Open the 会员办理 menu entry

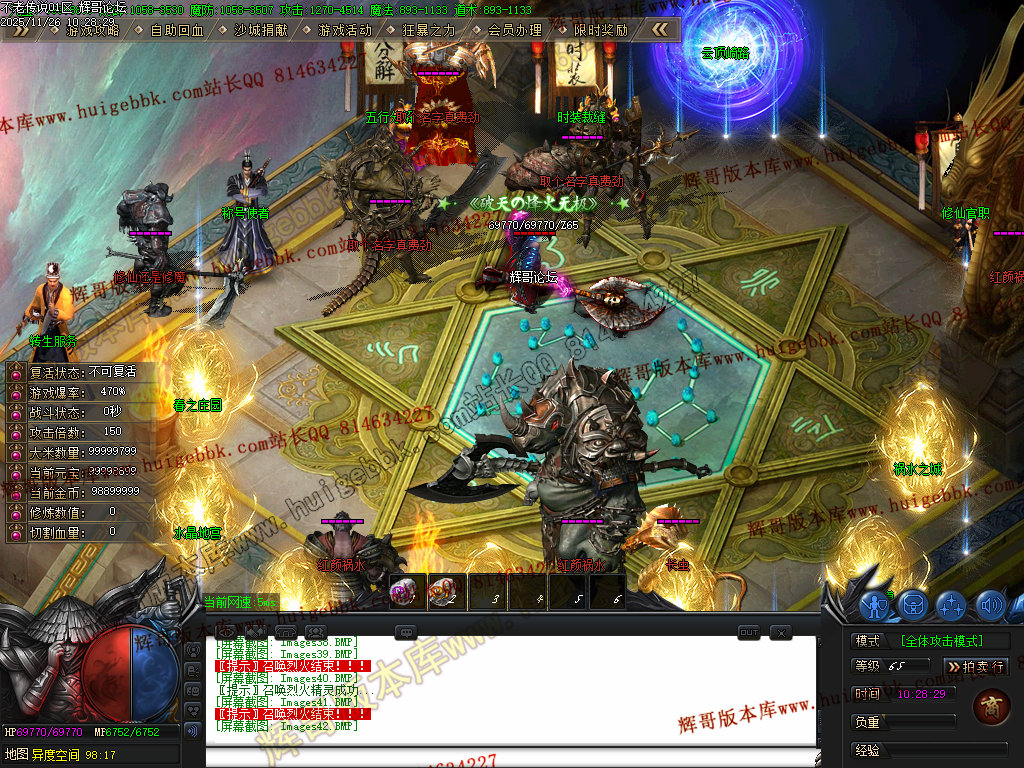514,30
